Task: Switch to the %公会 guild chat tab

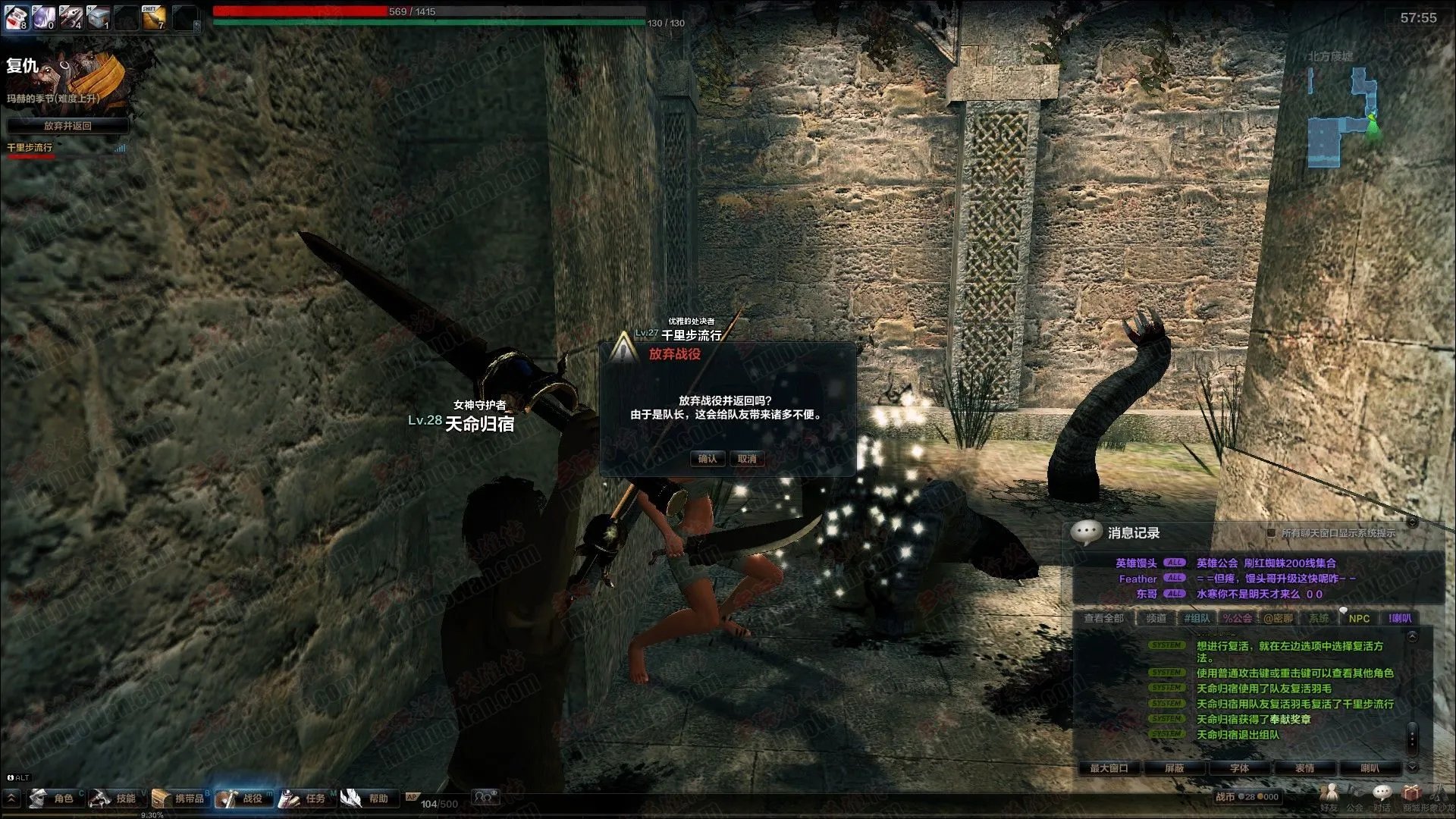Action: click(1237, 619)
